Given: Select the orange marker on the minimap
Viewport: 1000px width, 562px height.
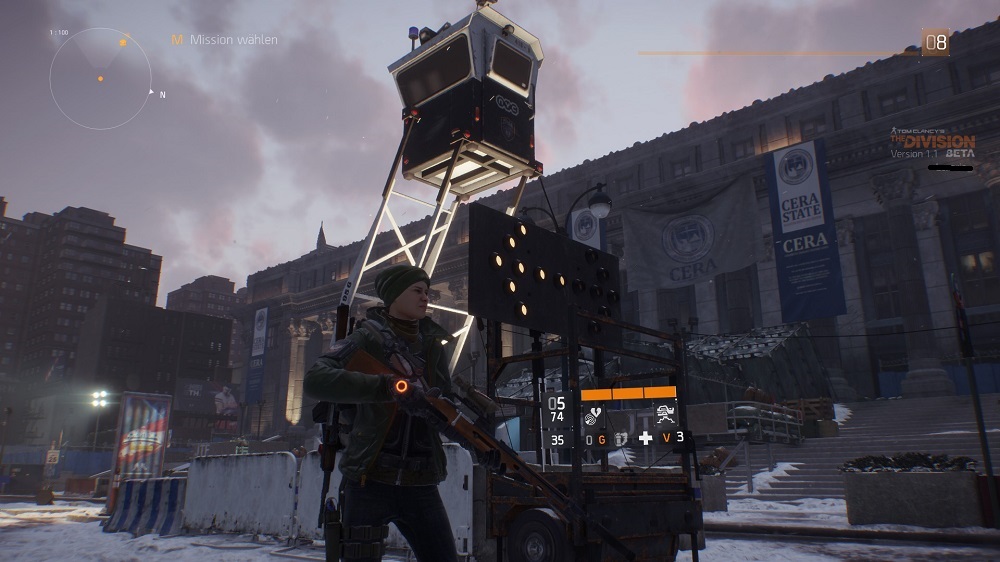Looking at the screenshot, I should (123, 43).
